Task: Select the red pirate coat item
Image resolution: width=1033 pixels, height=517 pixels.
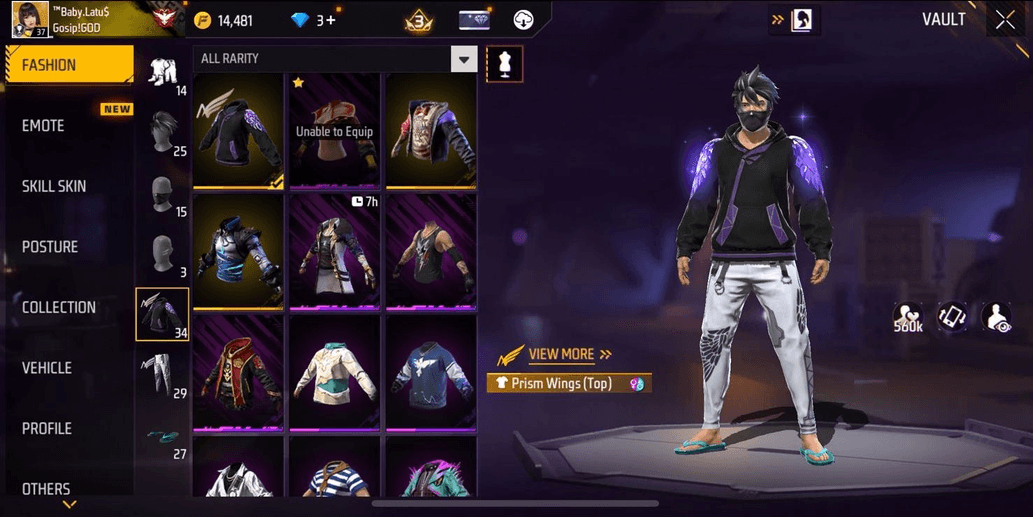Action: pyautogui.click(x=237, y=373)
